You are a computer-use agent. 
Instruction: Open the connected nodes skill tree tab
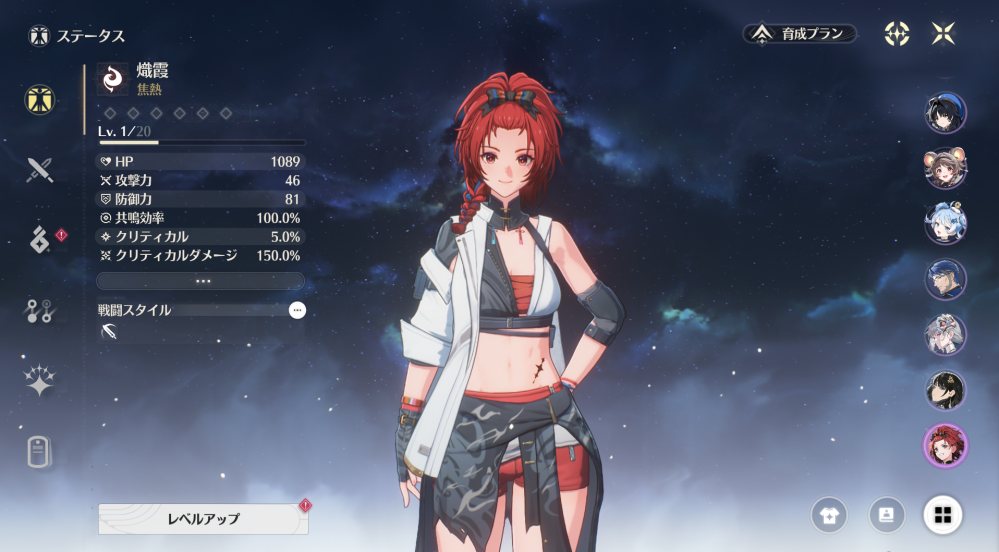[40, 310]
